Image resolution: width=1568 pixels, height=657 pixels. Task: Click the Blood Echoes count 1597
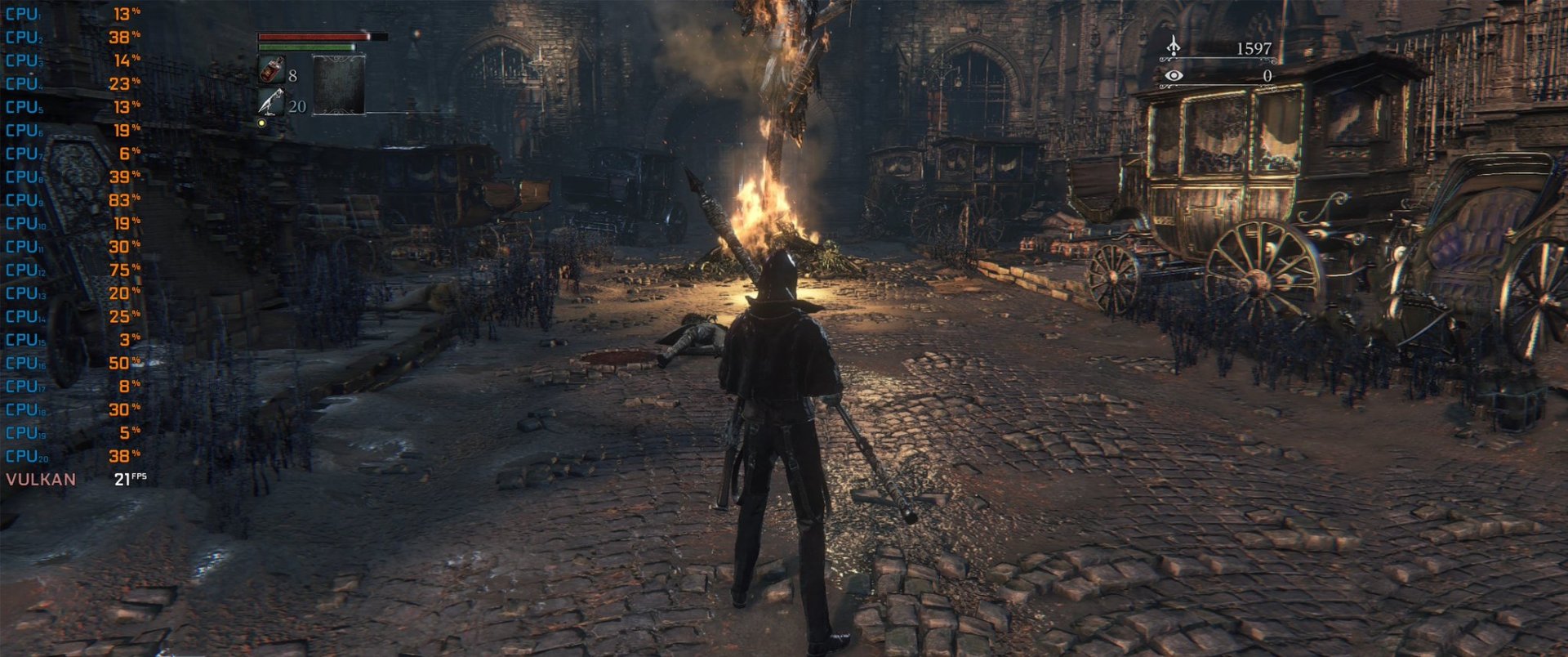[x=1255, y=47]
